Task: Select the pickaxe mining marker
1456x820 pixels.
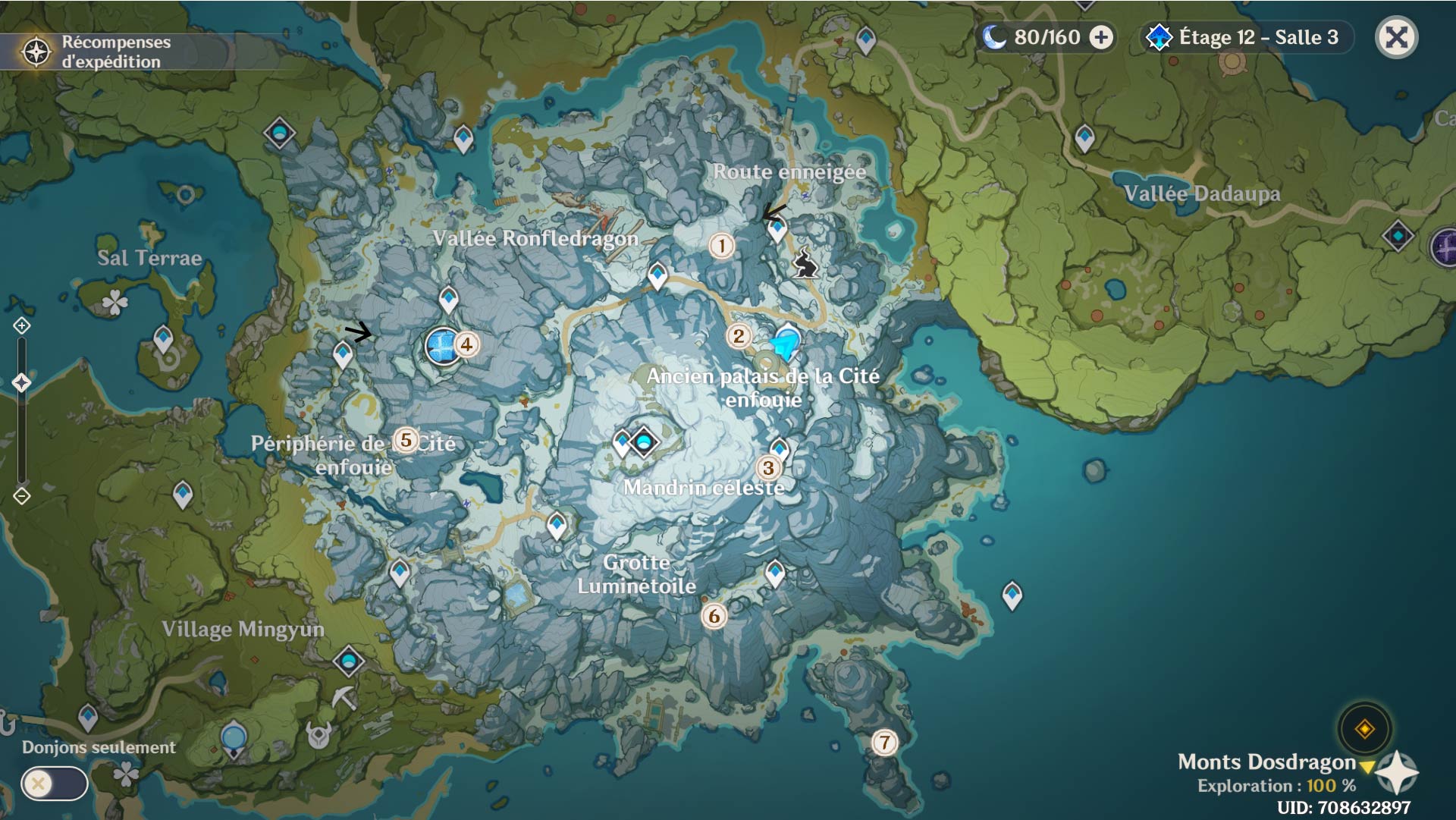Action: tap(344, 697)
